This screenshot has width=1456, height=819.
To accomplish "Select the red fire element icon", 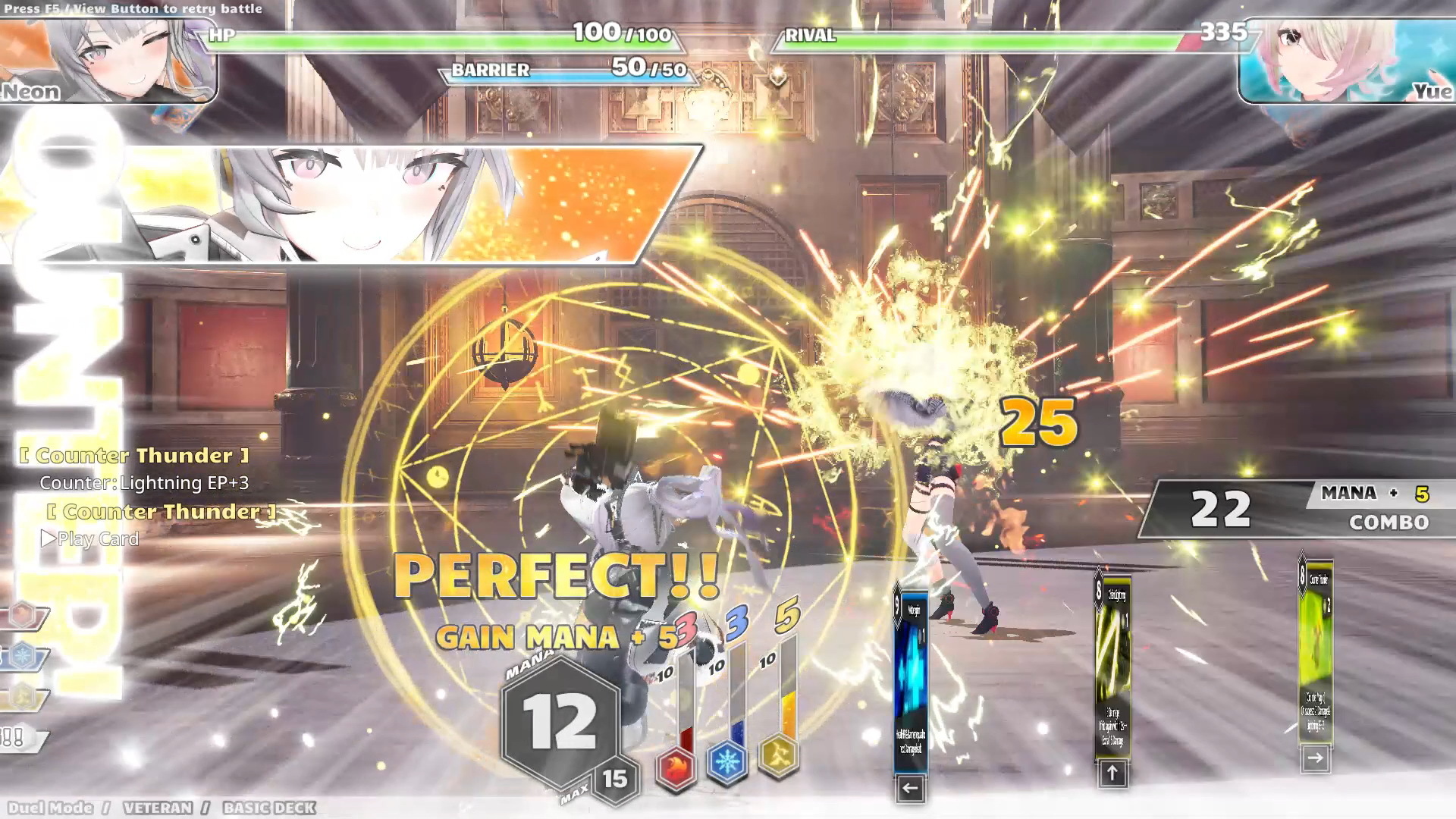I will pos(676,766).
